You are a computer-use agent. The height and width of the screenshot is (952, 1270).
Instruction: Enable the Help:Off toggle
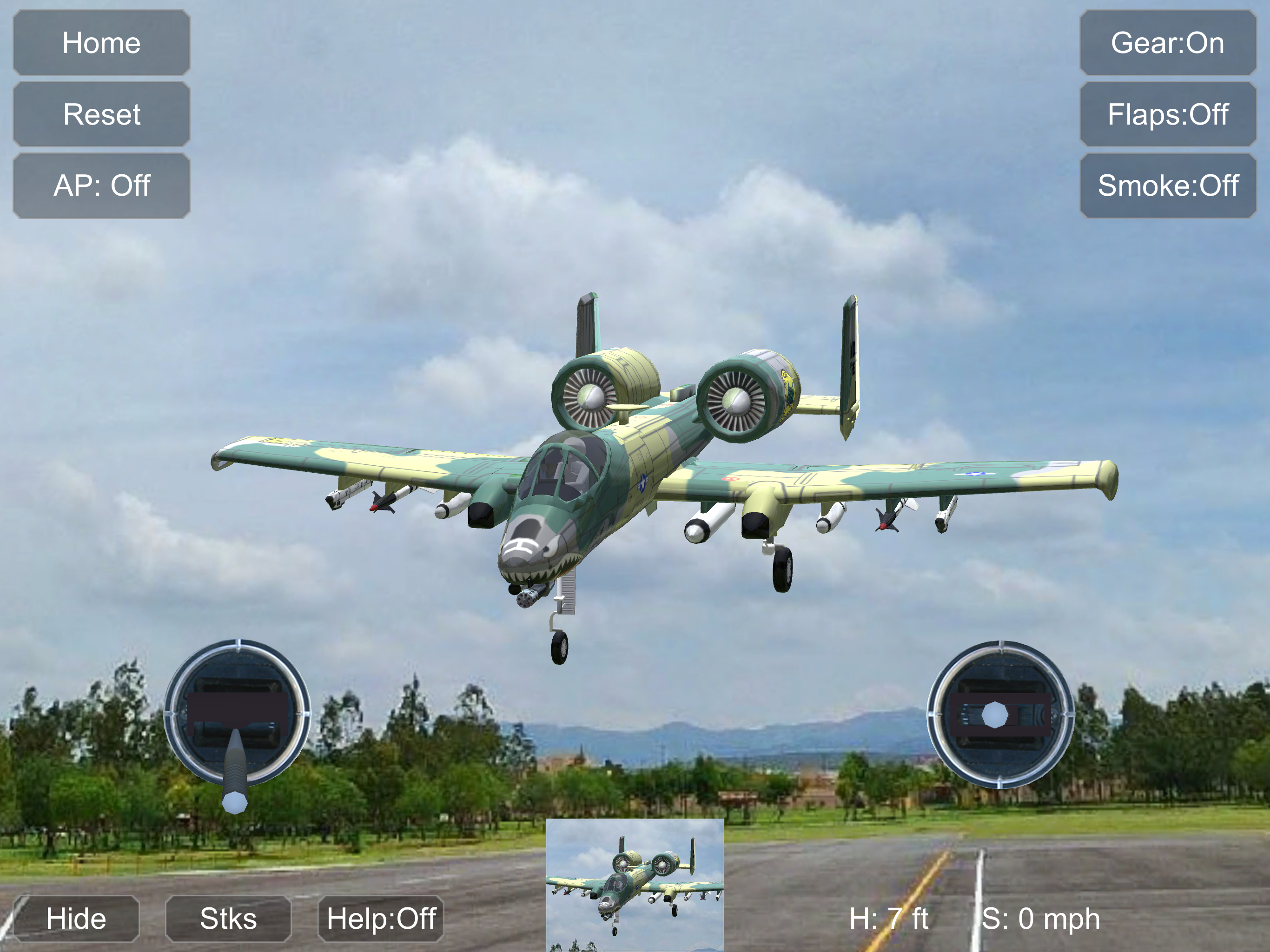[381, 918]
